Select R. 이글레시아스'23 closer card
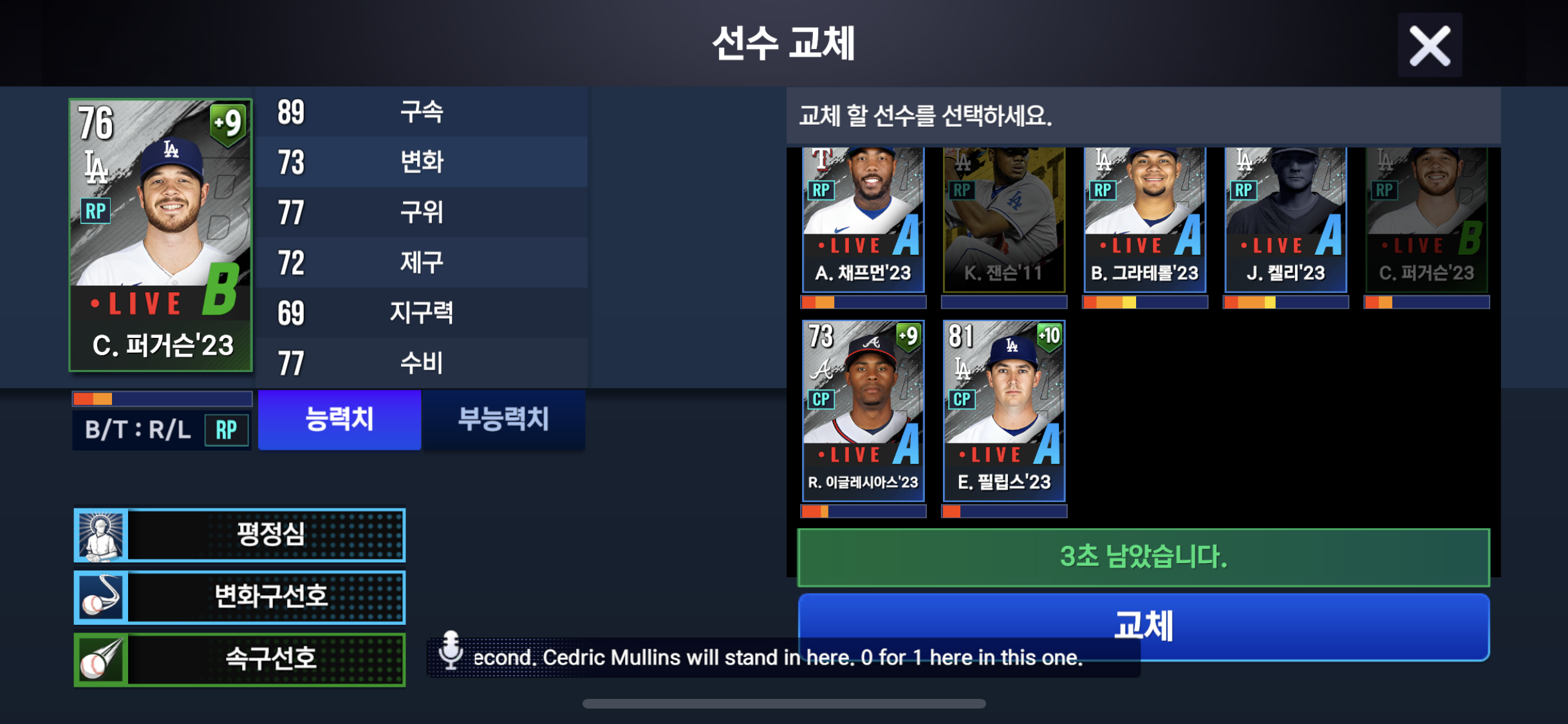This screenshot has width=1568, height=724. click(x=863, y=411)
